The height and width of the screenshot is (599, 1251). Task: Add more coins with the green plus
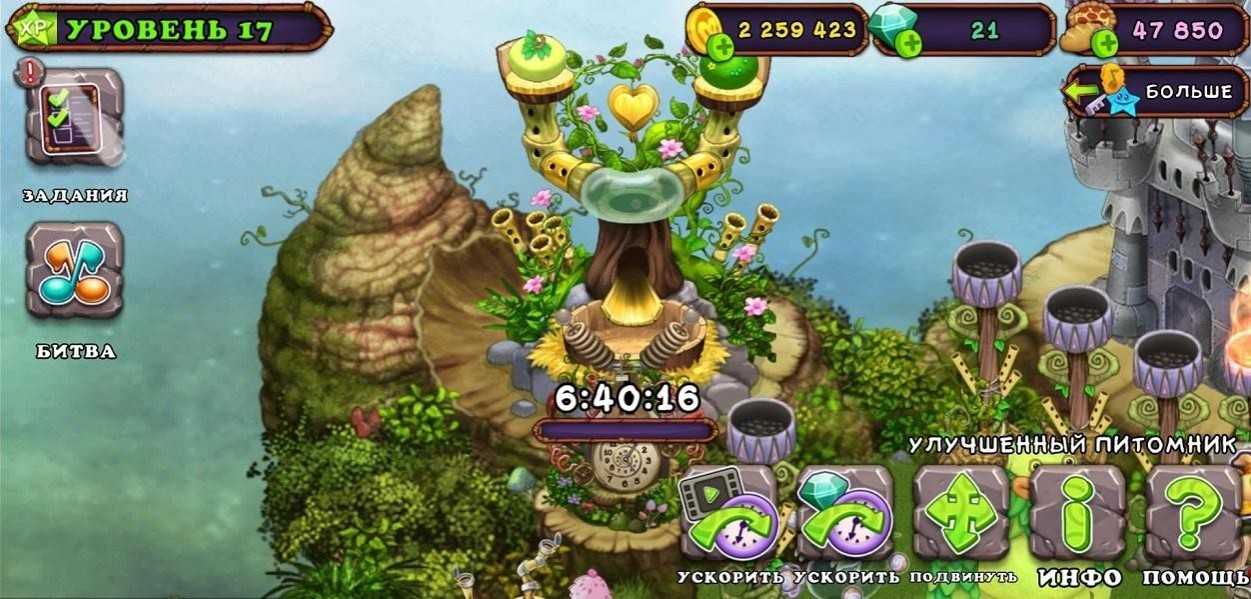(x=720, y=46)
